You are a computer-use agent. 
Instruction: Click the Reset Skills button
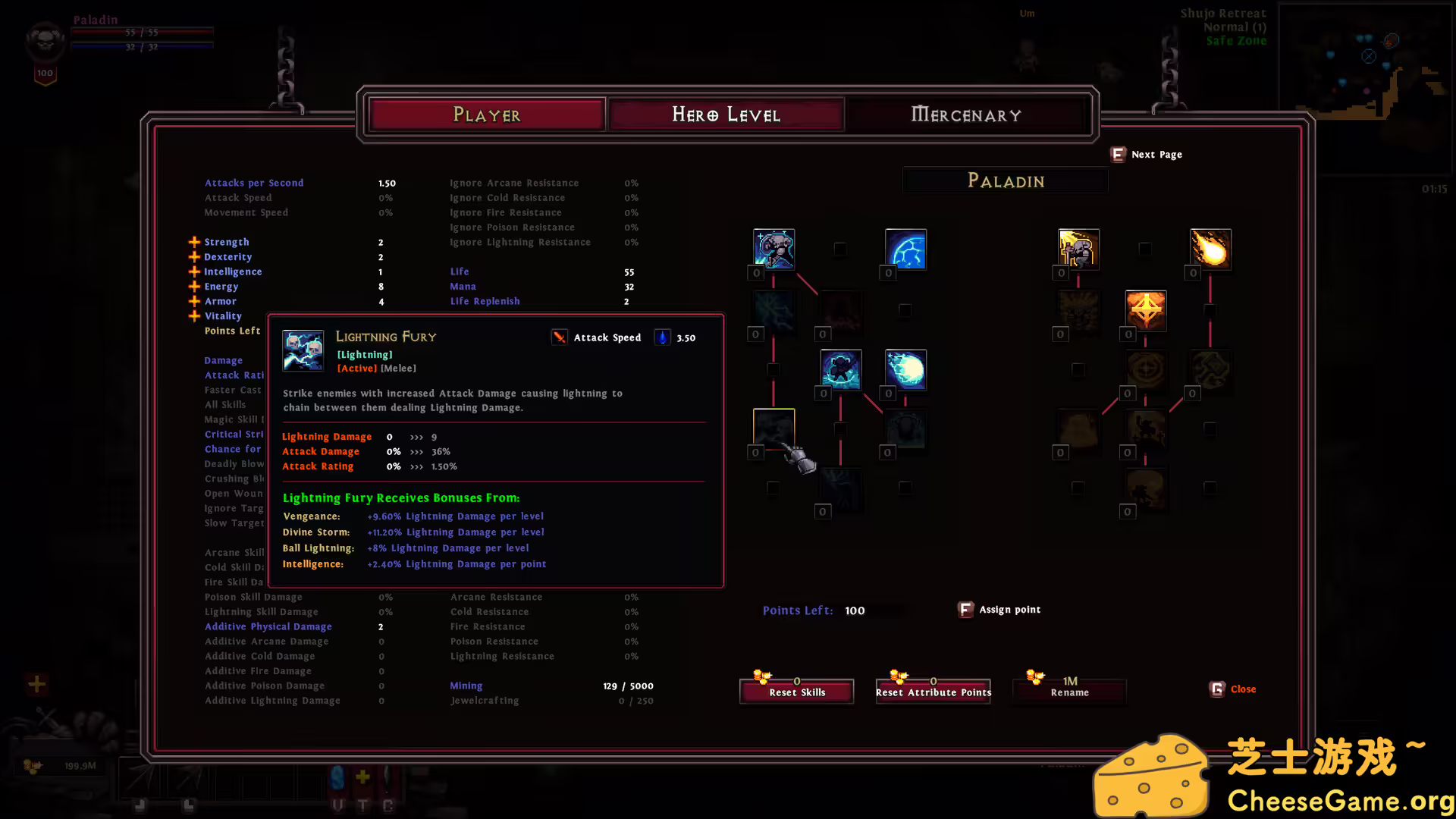[796, 692]
